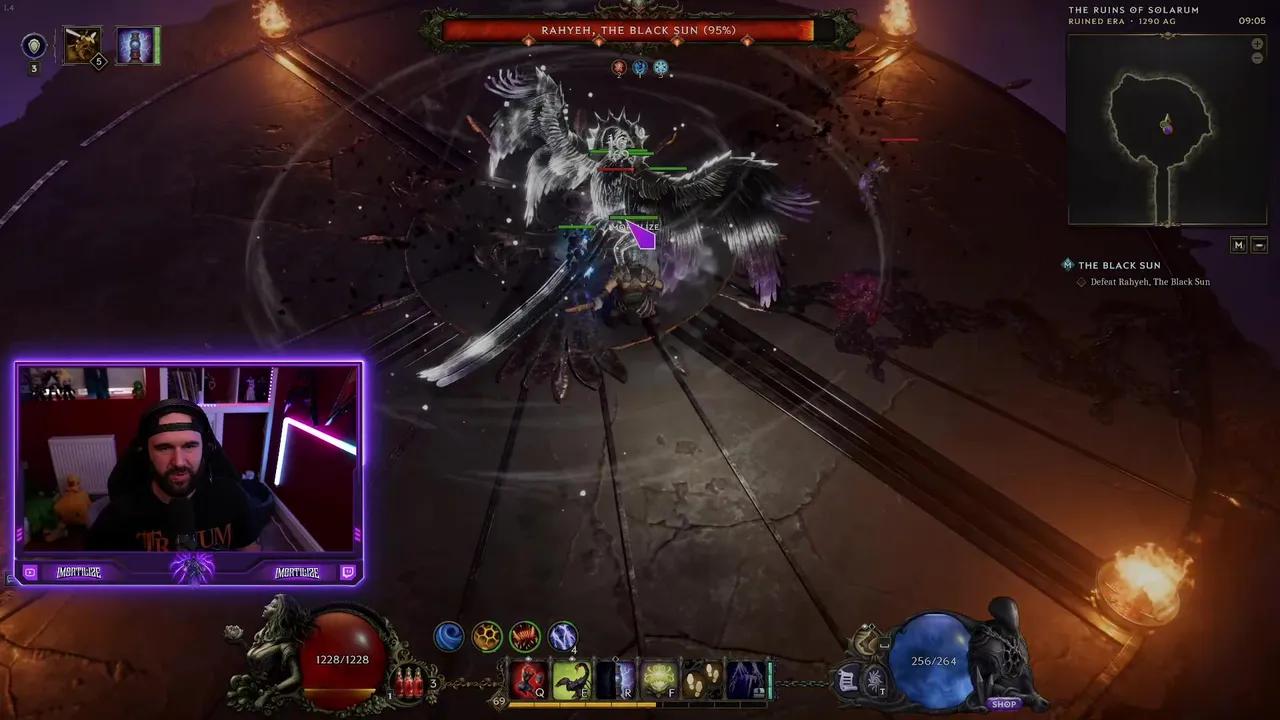1280x720 pixels.
Task: Click the round golden honeycomb icon
Action: point(487,636)
